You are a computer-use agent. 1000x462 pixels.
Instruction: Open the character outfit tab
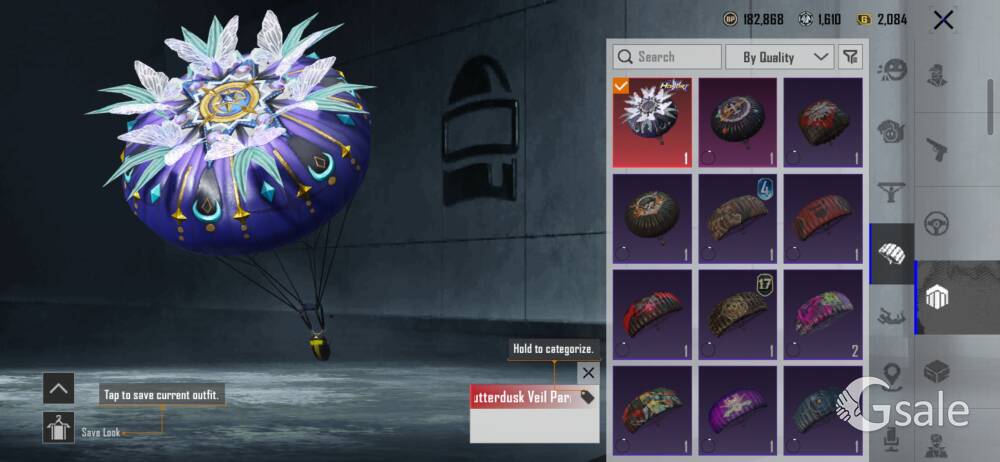(938, 75)
